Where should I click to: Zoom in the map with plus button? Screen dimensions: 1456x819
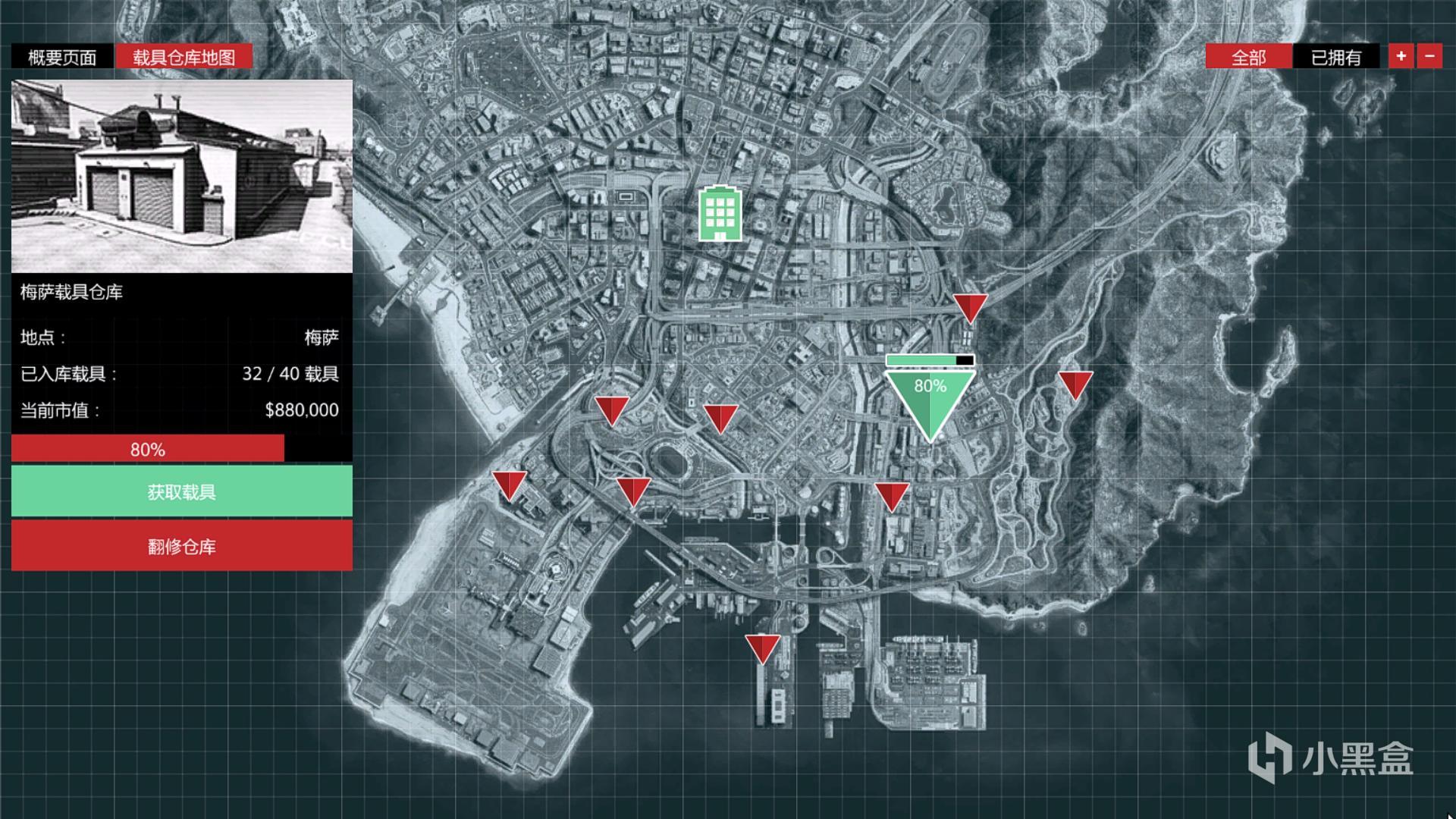(1401, 56)
